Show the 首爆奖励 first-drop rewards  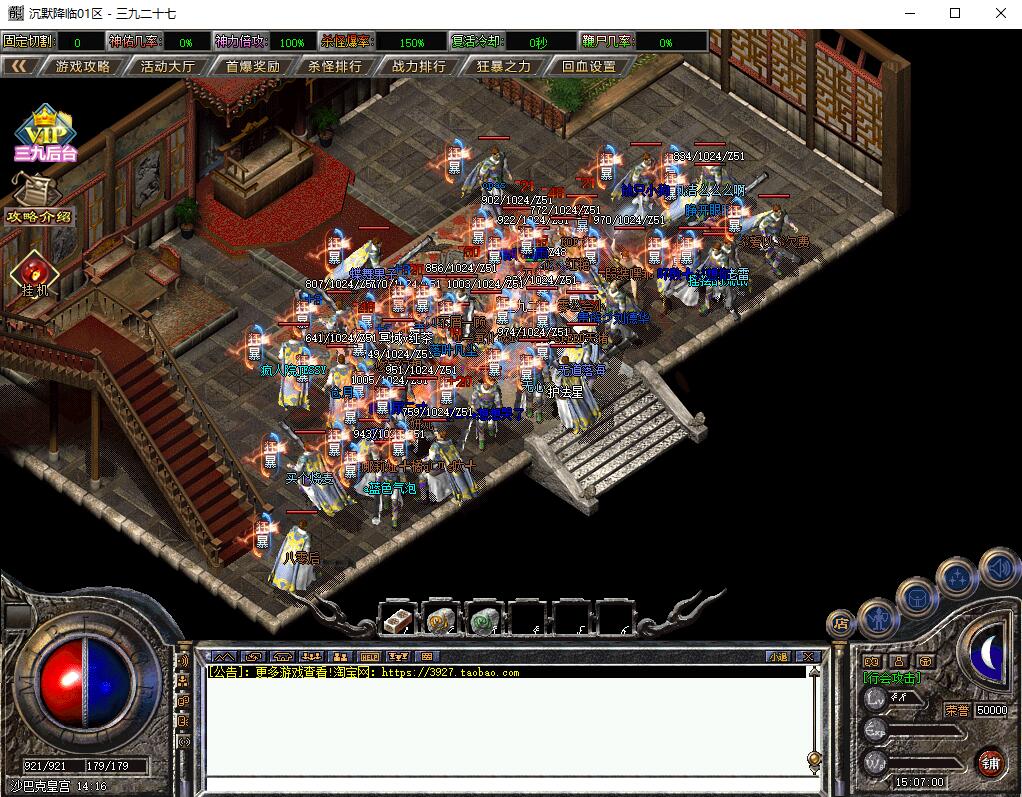(x=252, y=66)
